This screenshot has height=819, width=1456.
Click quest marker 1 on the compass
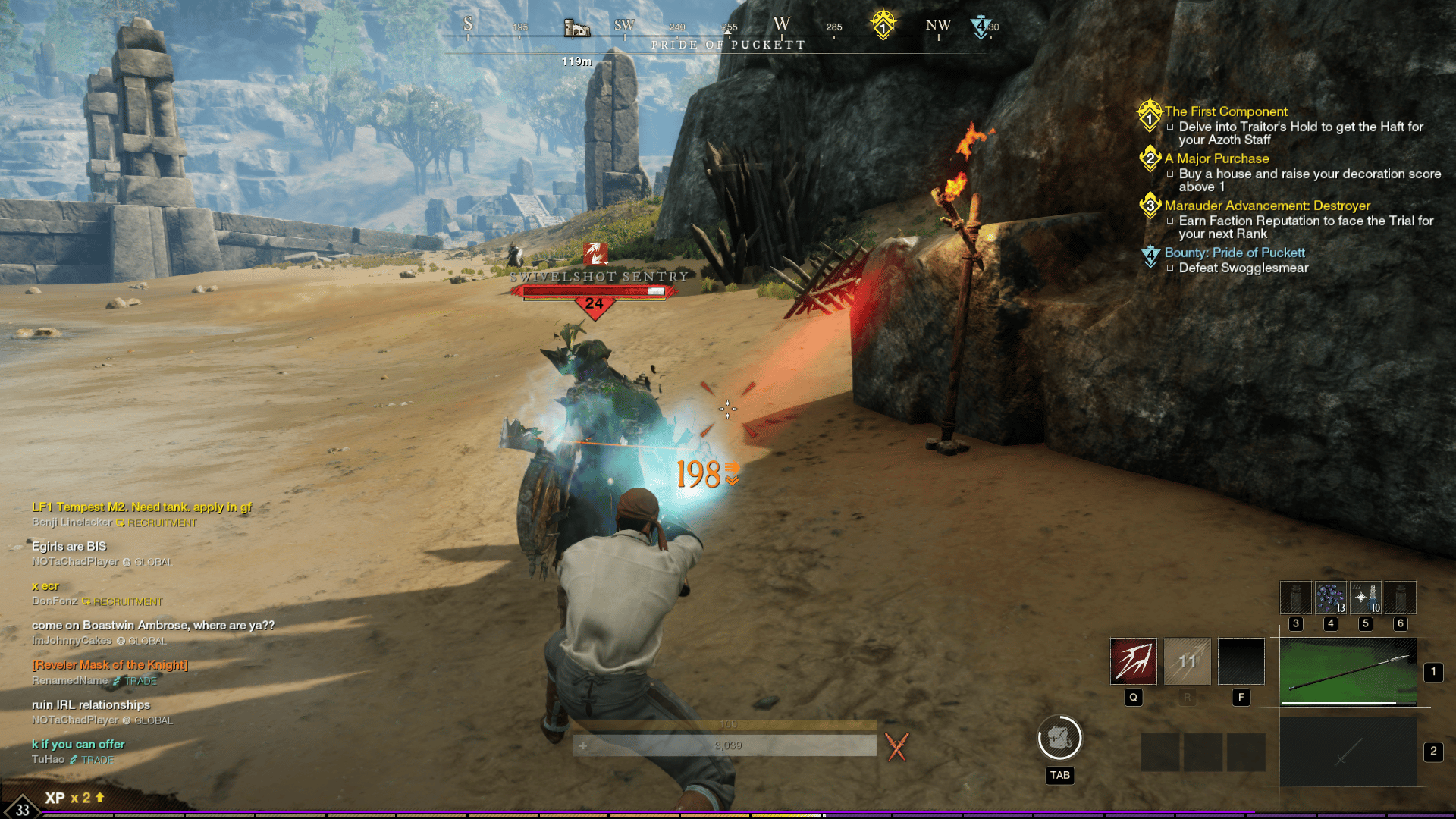click(x=882, y=24)
